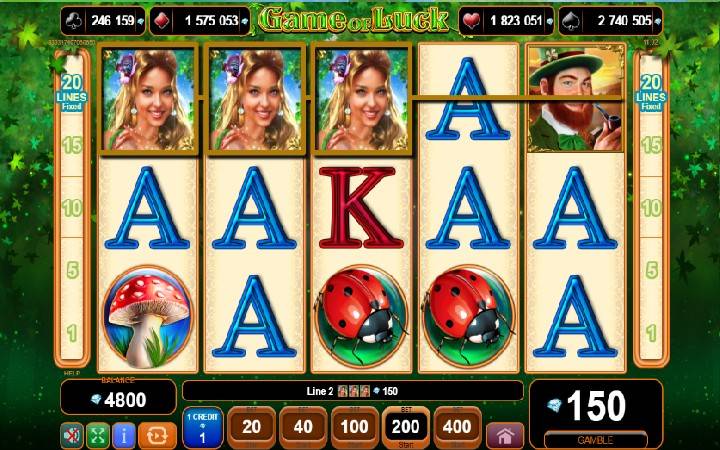Image resolution: width=720 pixels, height=450 pixels.
Task: Pick the maximum 400 bet
Action: click(457, 427)
